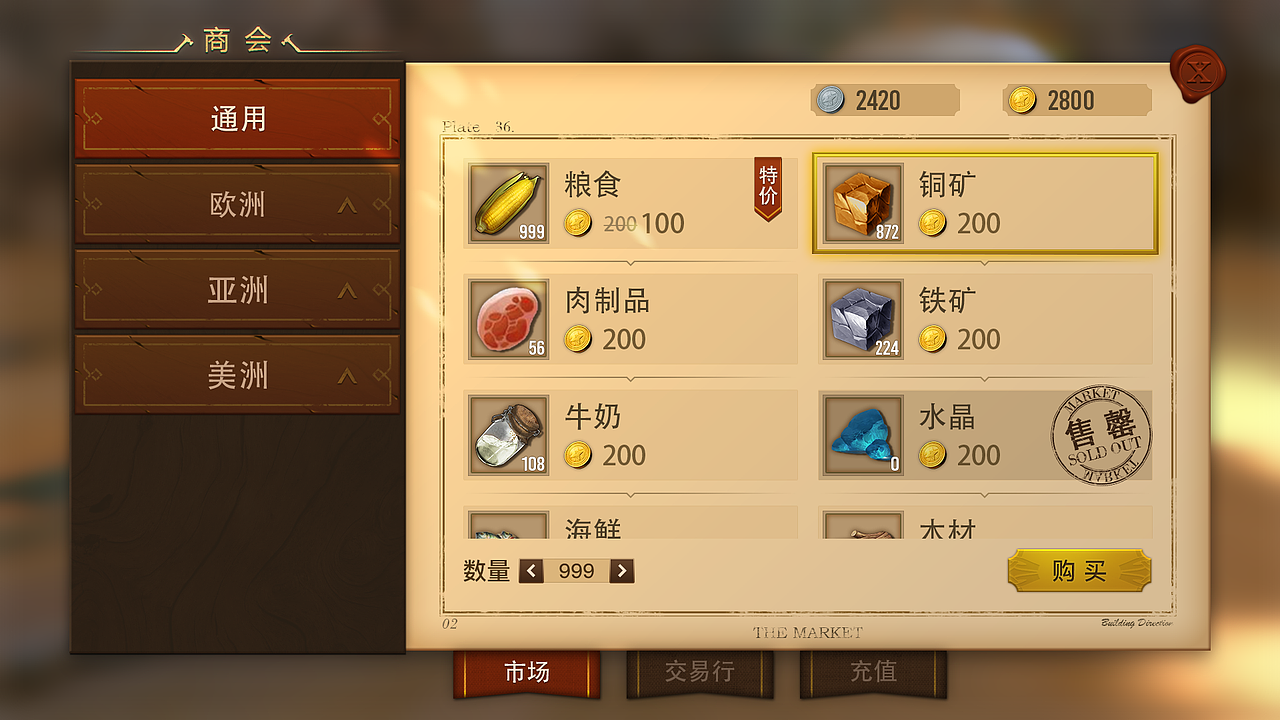Screen dimensions: 1280x720
Task: Select the milk jar icon for 牛奶
Action: point(507,436)
